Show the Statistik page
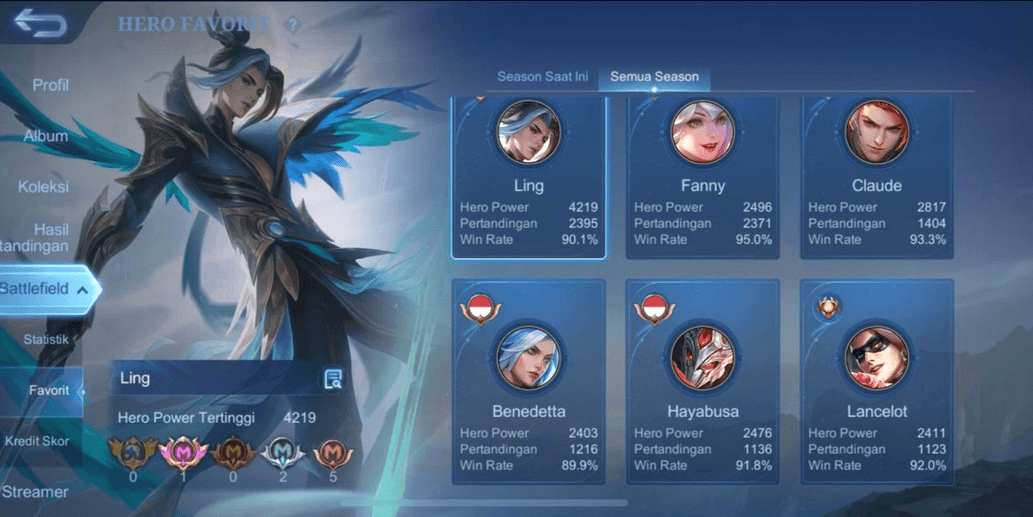 46,340
